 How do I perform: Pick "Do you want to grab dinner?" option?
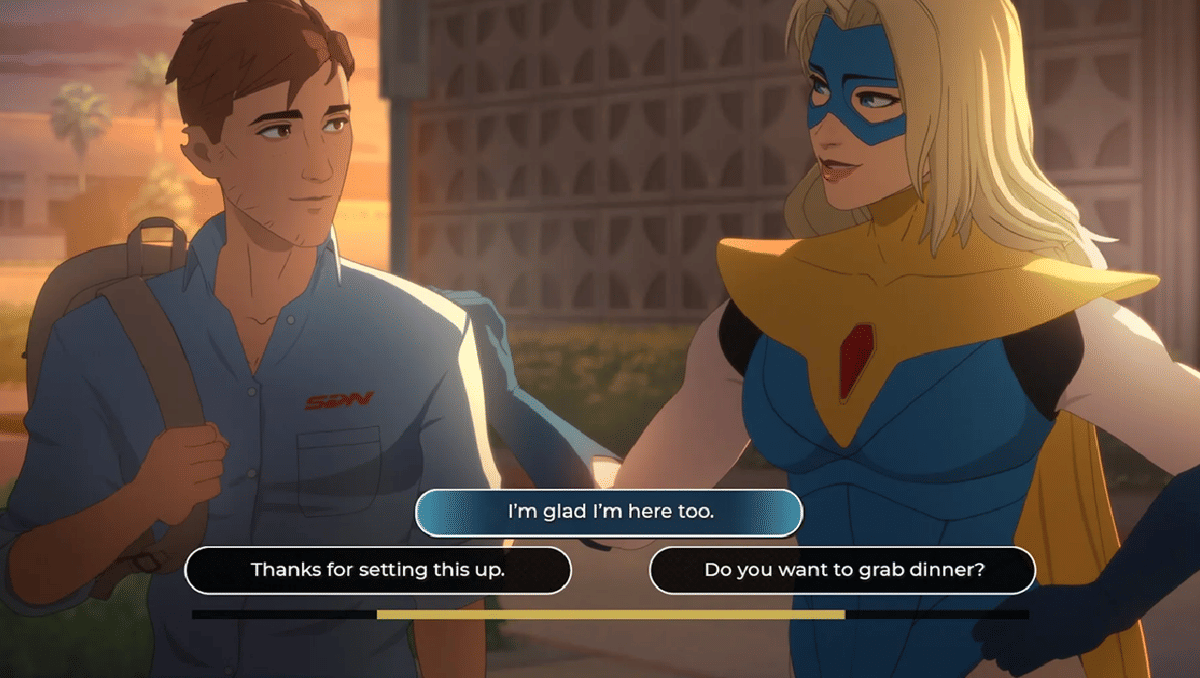pyautogui.click(x=843, y=570)
